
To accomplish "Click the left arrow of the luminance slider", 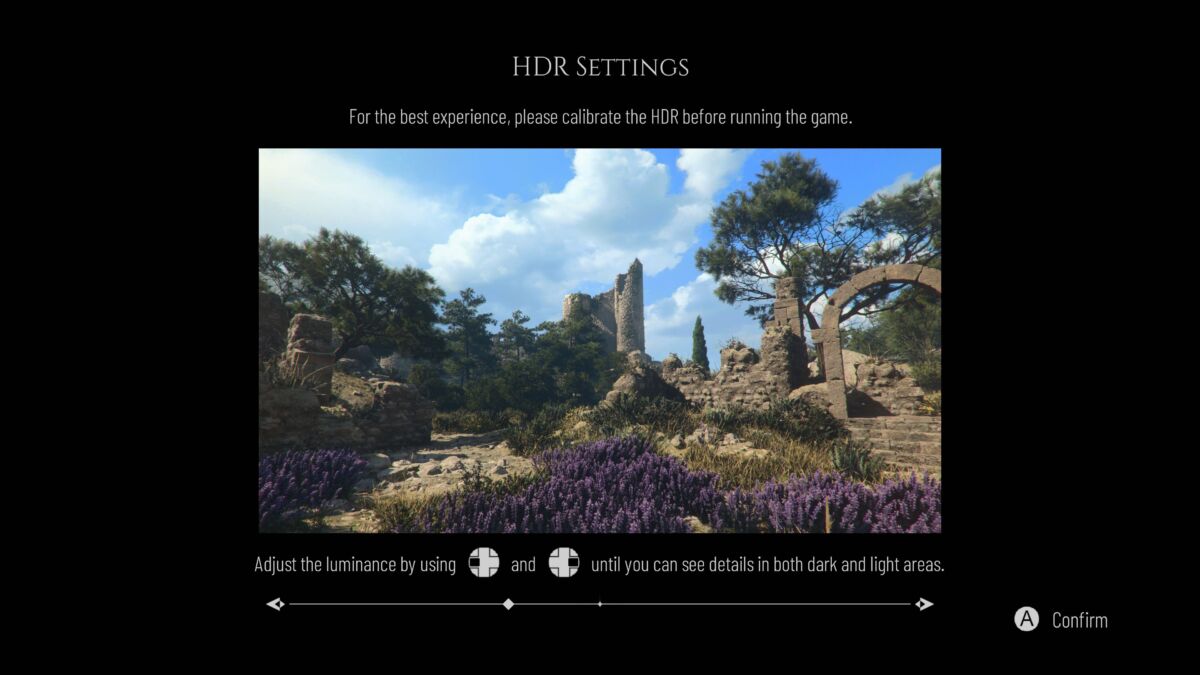I will 275,604.
